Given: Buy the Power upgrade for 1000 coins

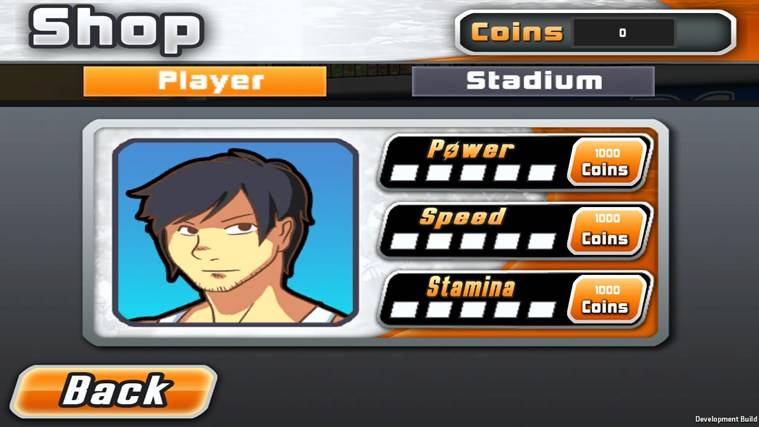Looking at the screenshot, I should click(x=605, y=162).
